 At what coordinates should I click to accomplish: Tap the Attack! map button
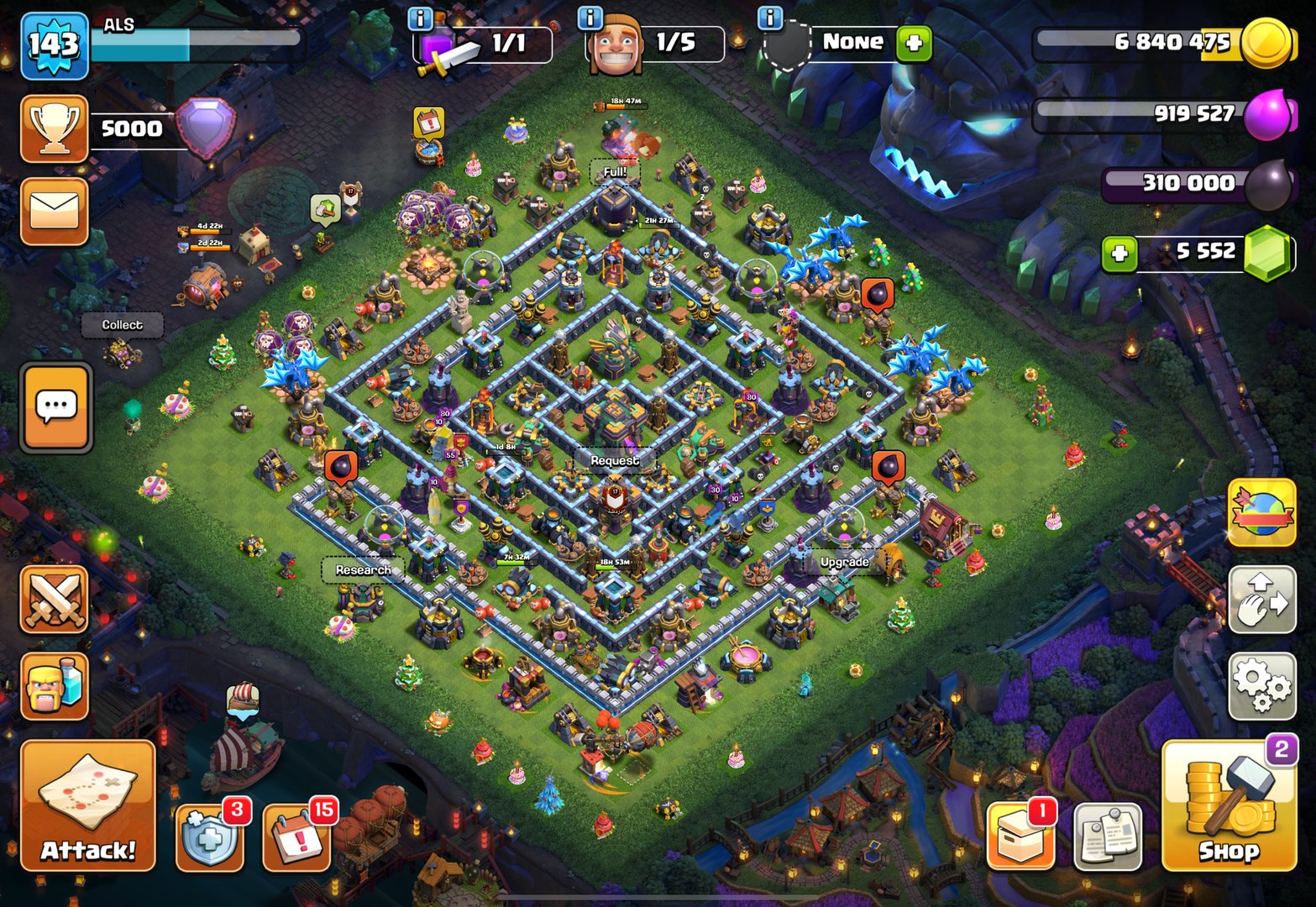pos(88,806)
